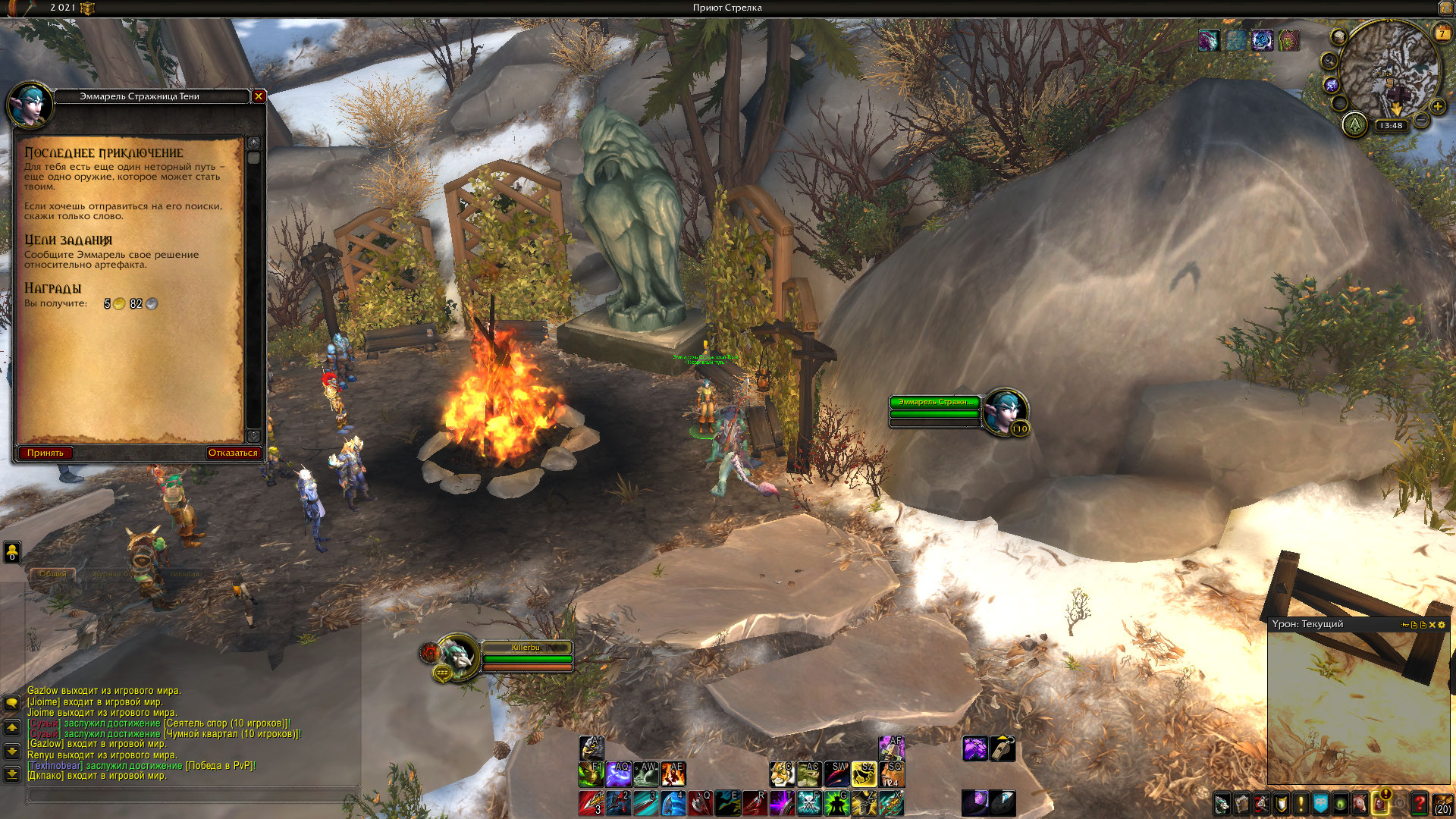Screen dimensions: 1456x819
Task: Open the mounts collection horse icon
Action: 1360,804
